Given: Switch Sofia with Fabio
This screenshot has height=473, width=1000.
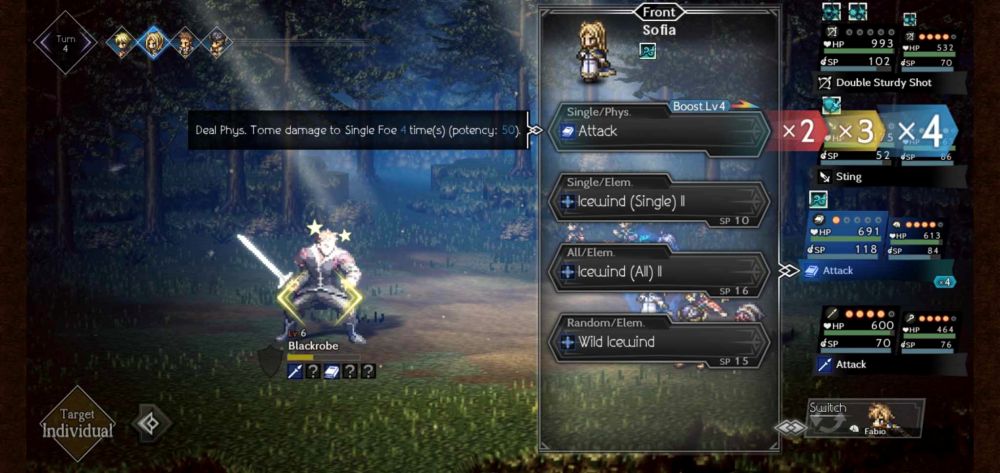Looking at the screenshot, I should tap(865, 418).
